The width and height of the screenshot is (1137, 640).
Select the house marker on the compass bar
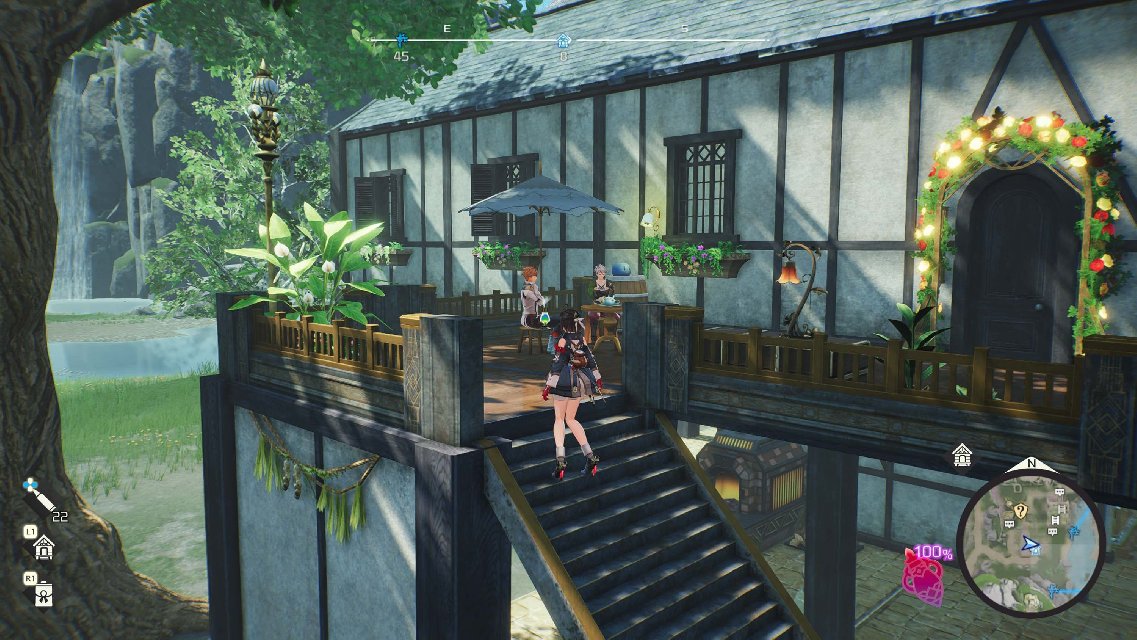[x=564, y=41]
